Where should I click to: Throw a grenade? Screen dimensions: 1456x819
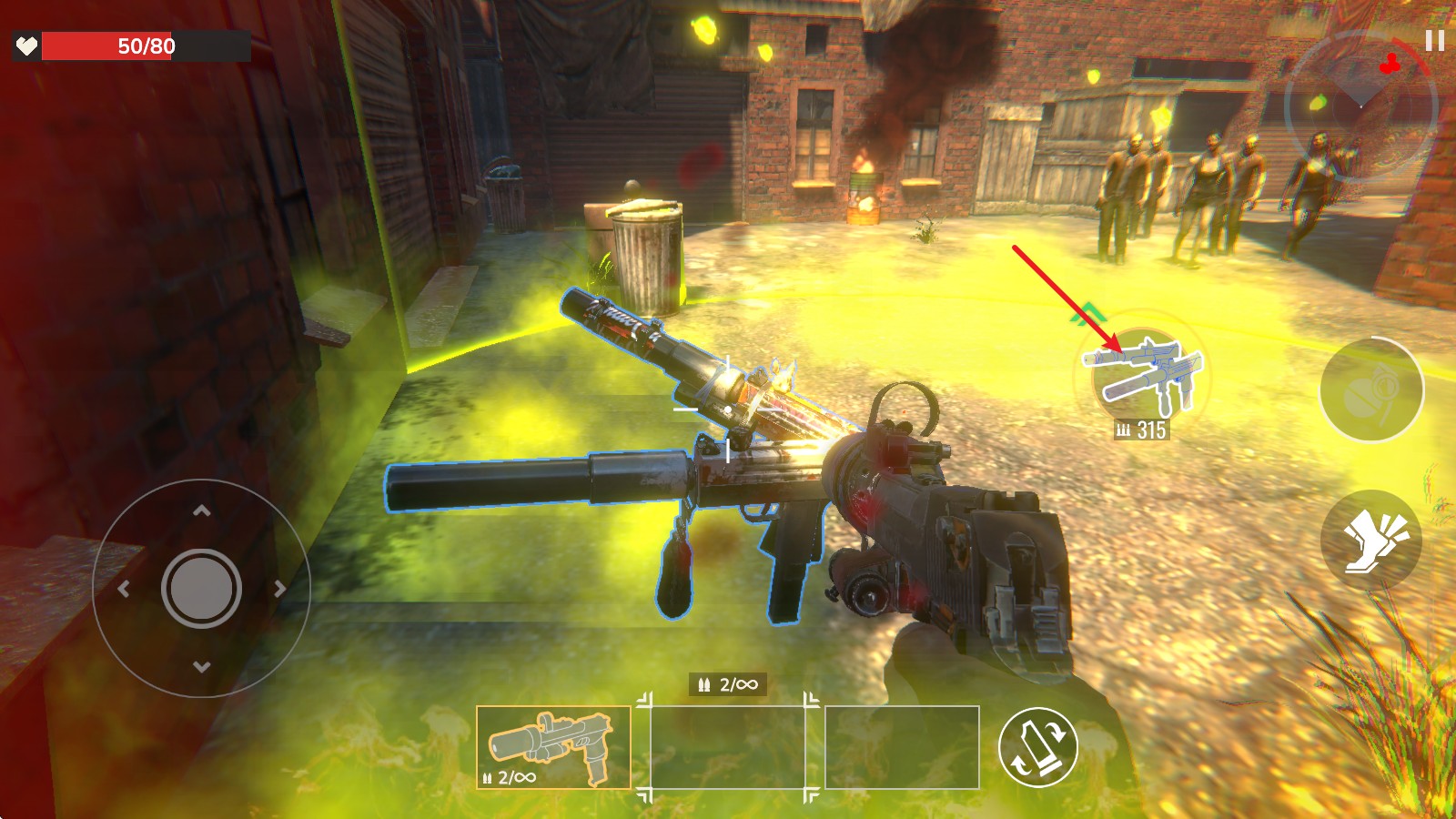point(1371,389)
